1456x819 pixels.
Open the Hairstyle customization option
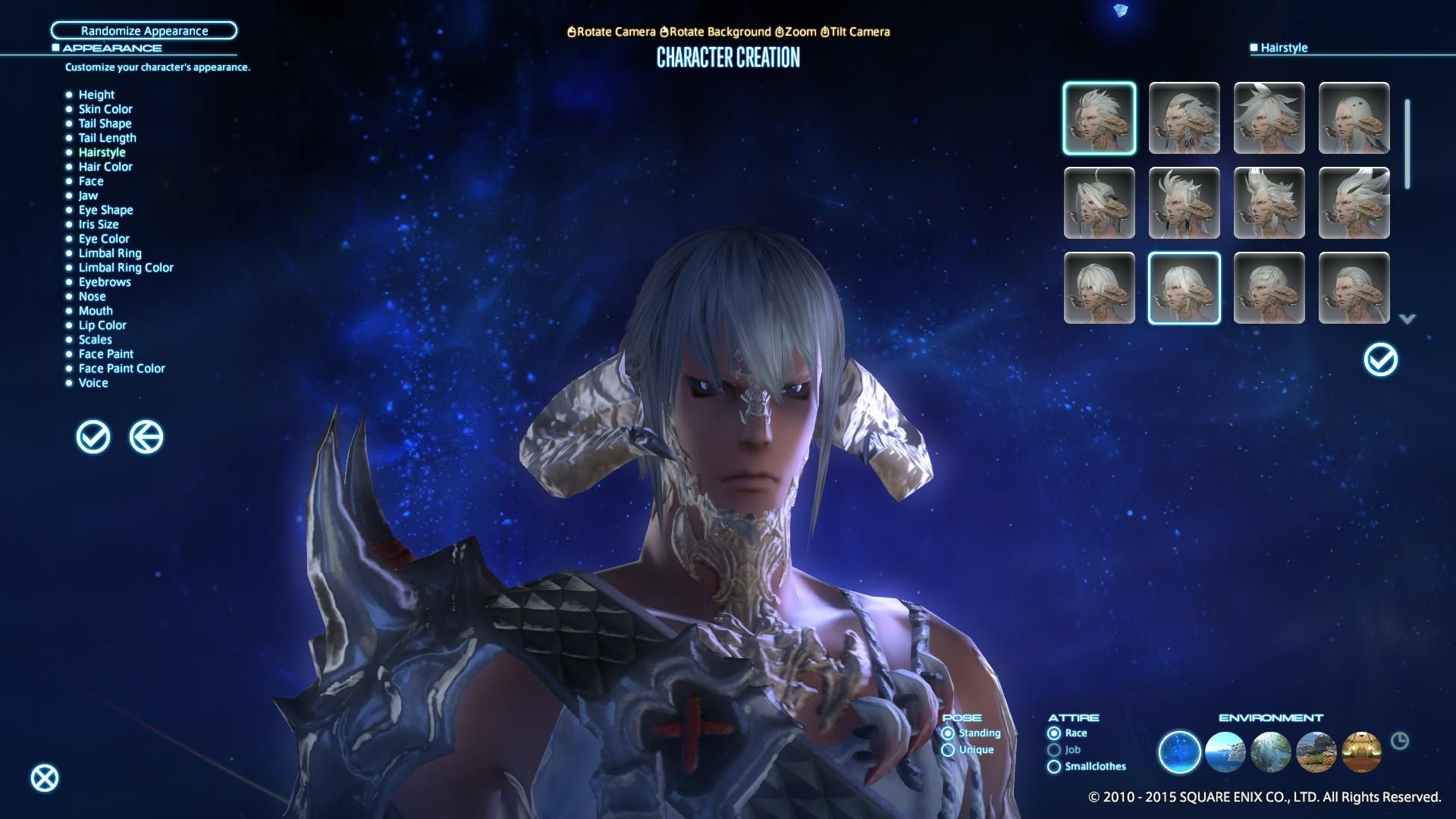102,152
